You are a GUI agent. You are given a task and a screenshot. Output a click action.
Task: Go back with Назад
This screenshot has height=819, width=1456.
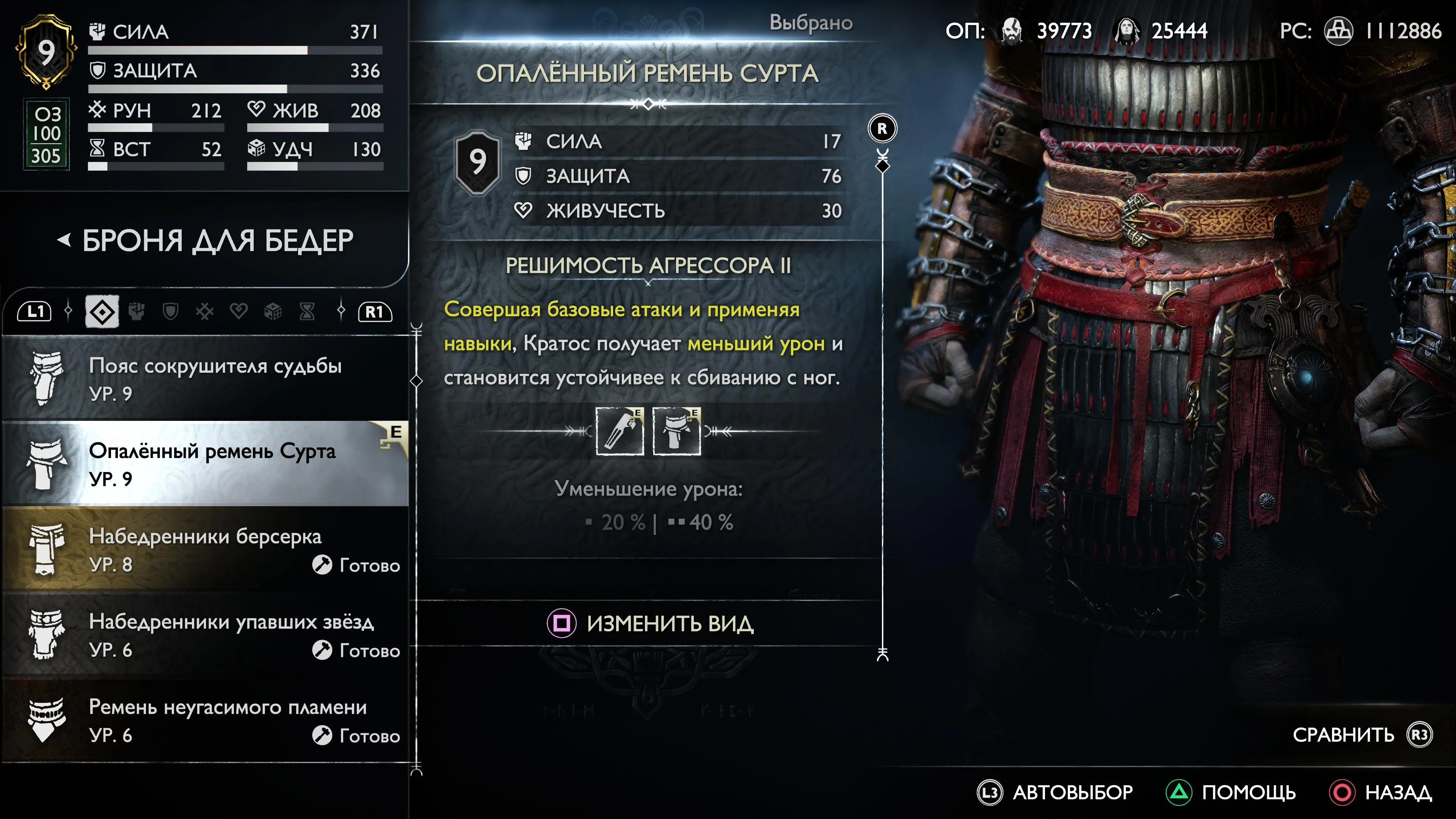pyautogui.click(x=1381, y=792)
